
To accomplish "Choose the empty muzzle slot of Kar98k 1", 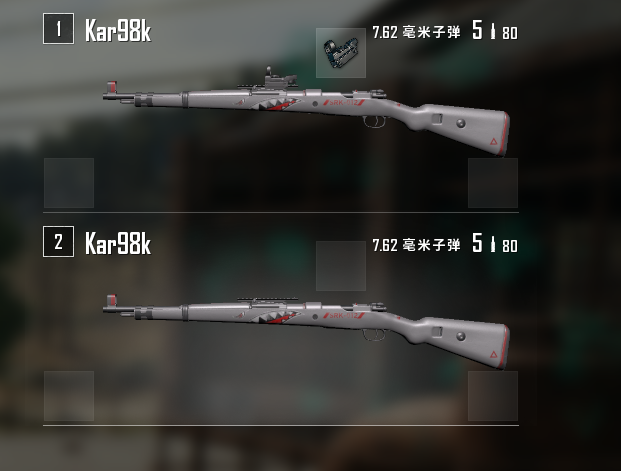I will point(69,183).
